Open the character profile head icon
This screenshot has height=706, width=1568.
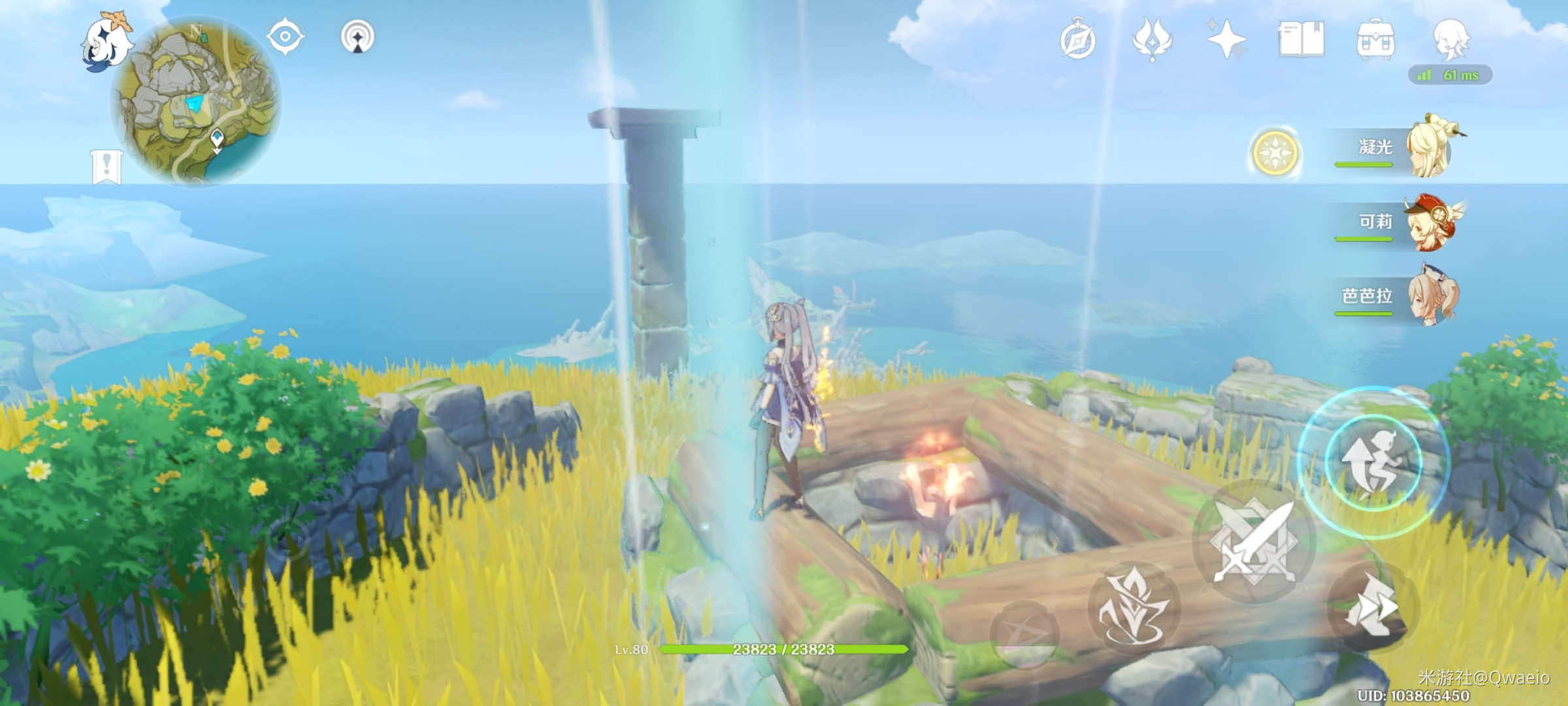pyautogui.click(x=1450, y=39)
